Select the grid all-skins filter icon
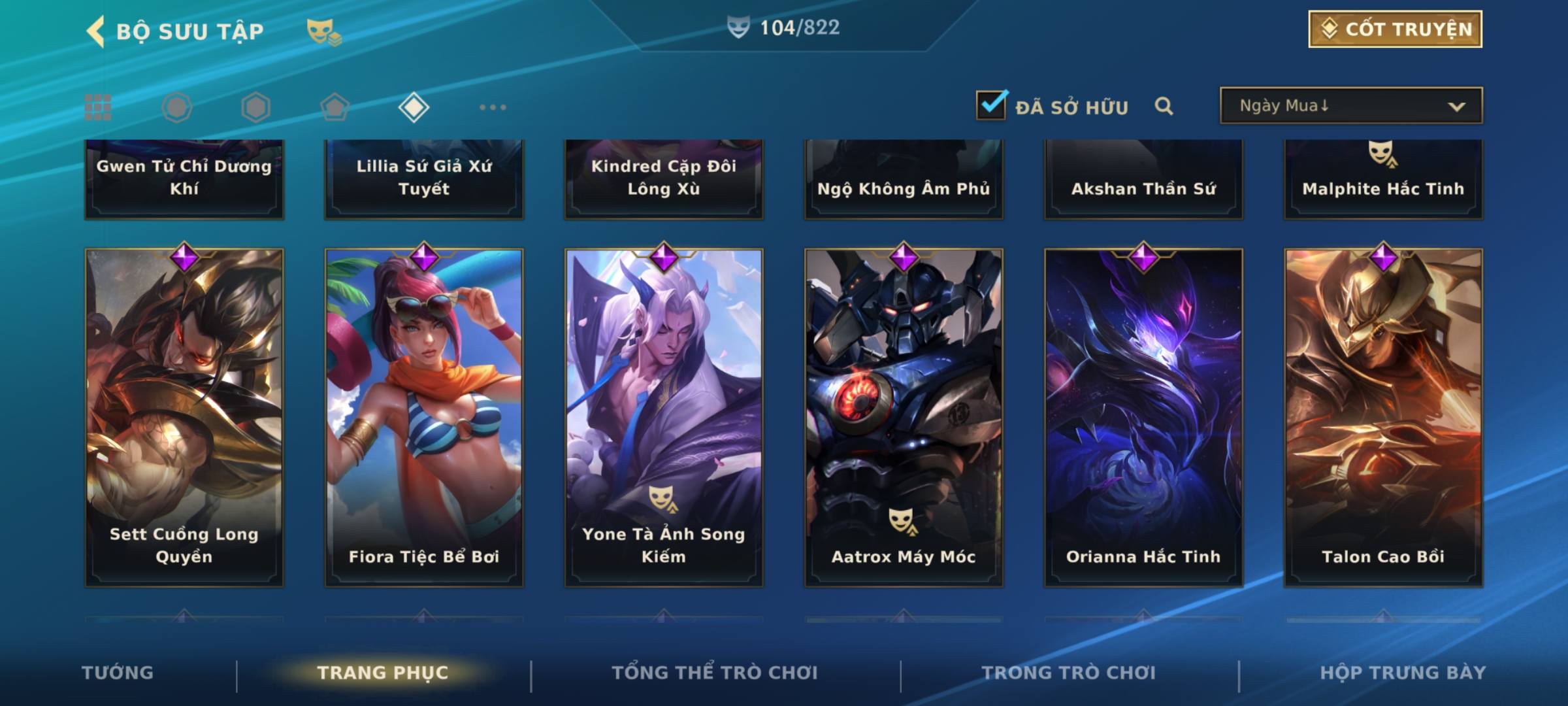The height and width of the screenshot is (706, 1568). (x=98, y=107)
